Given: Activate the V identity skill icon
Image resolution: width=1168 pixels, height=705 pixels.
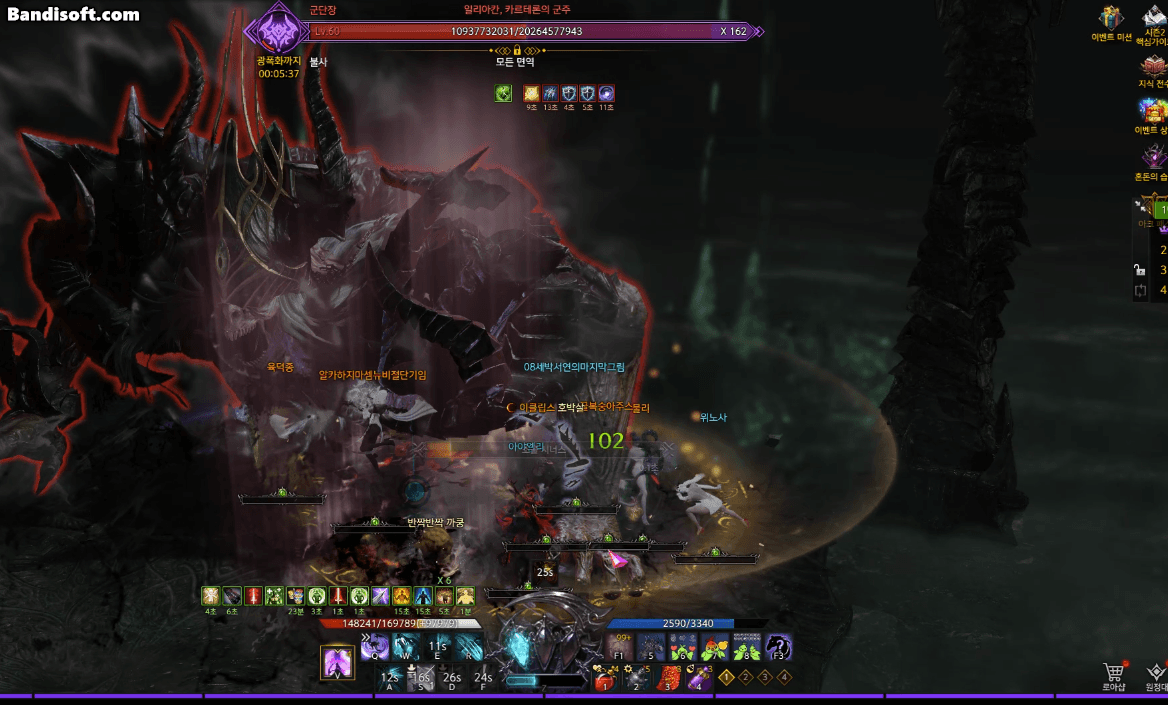Looking at the screenshot, I should tap(336, 663).
